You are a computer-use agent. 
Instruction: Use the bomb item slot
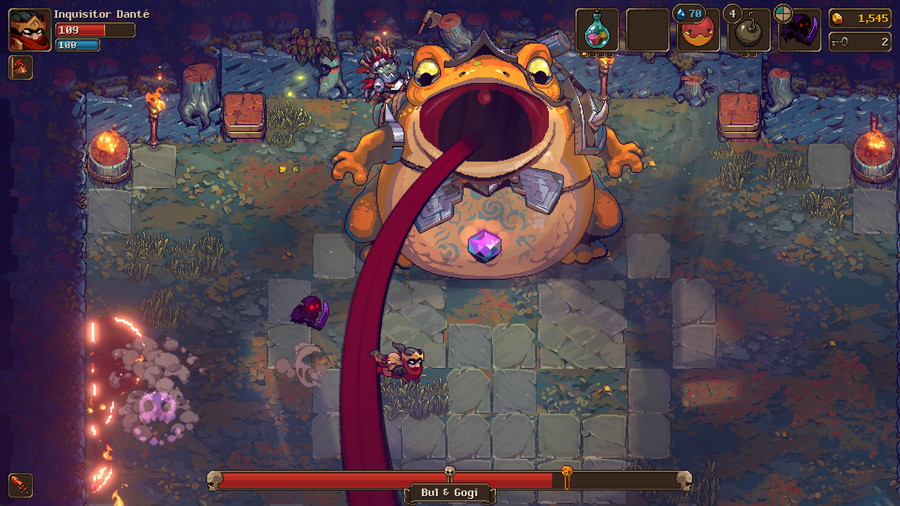[x=749, y=30]
